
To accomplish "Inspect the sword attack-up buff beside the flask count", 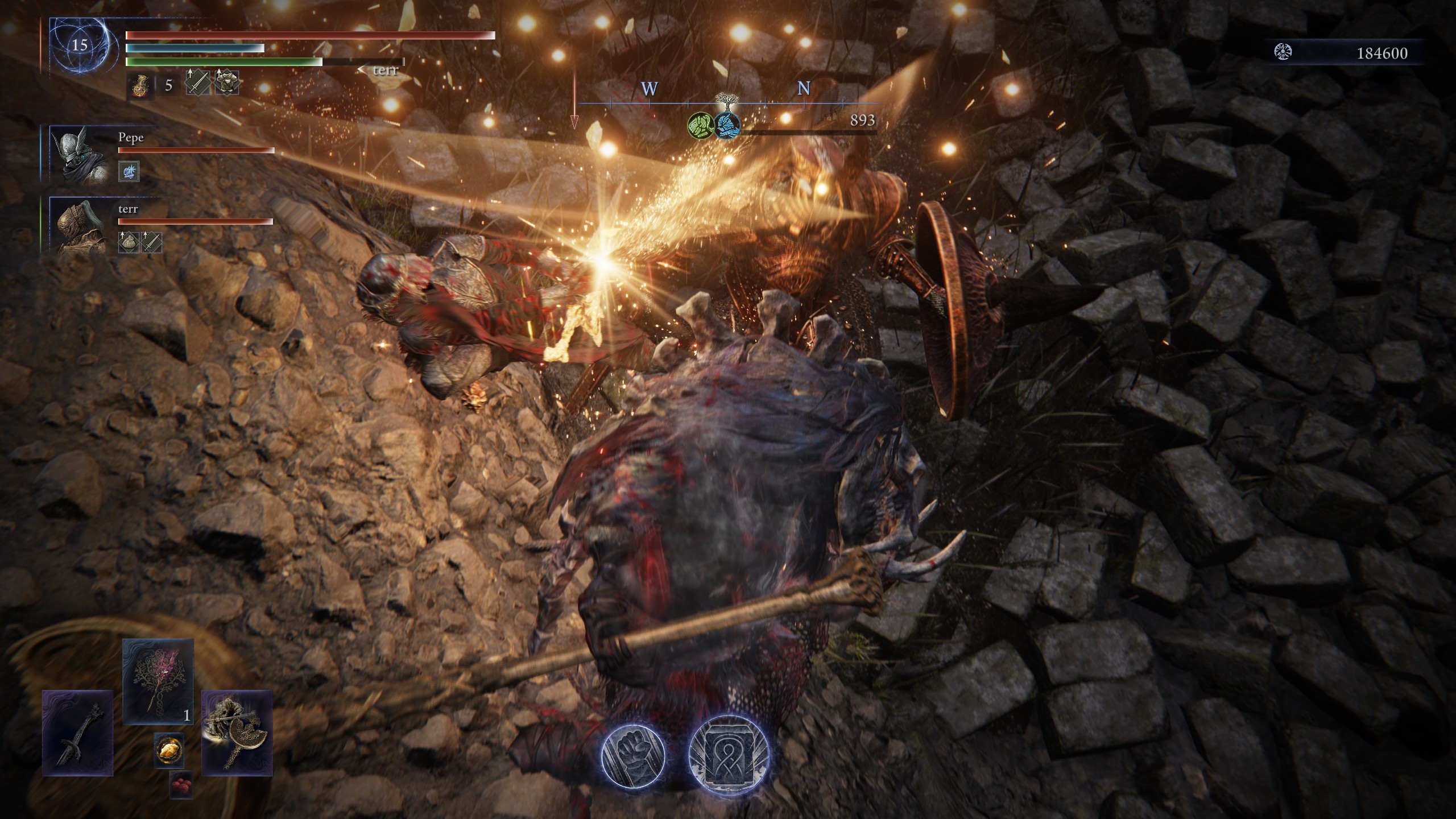I will point(195,84).
